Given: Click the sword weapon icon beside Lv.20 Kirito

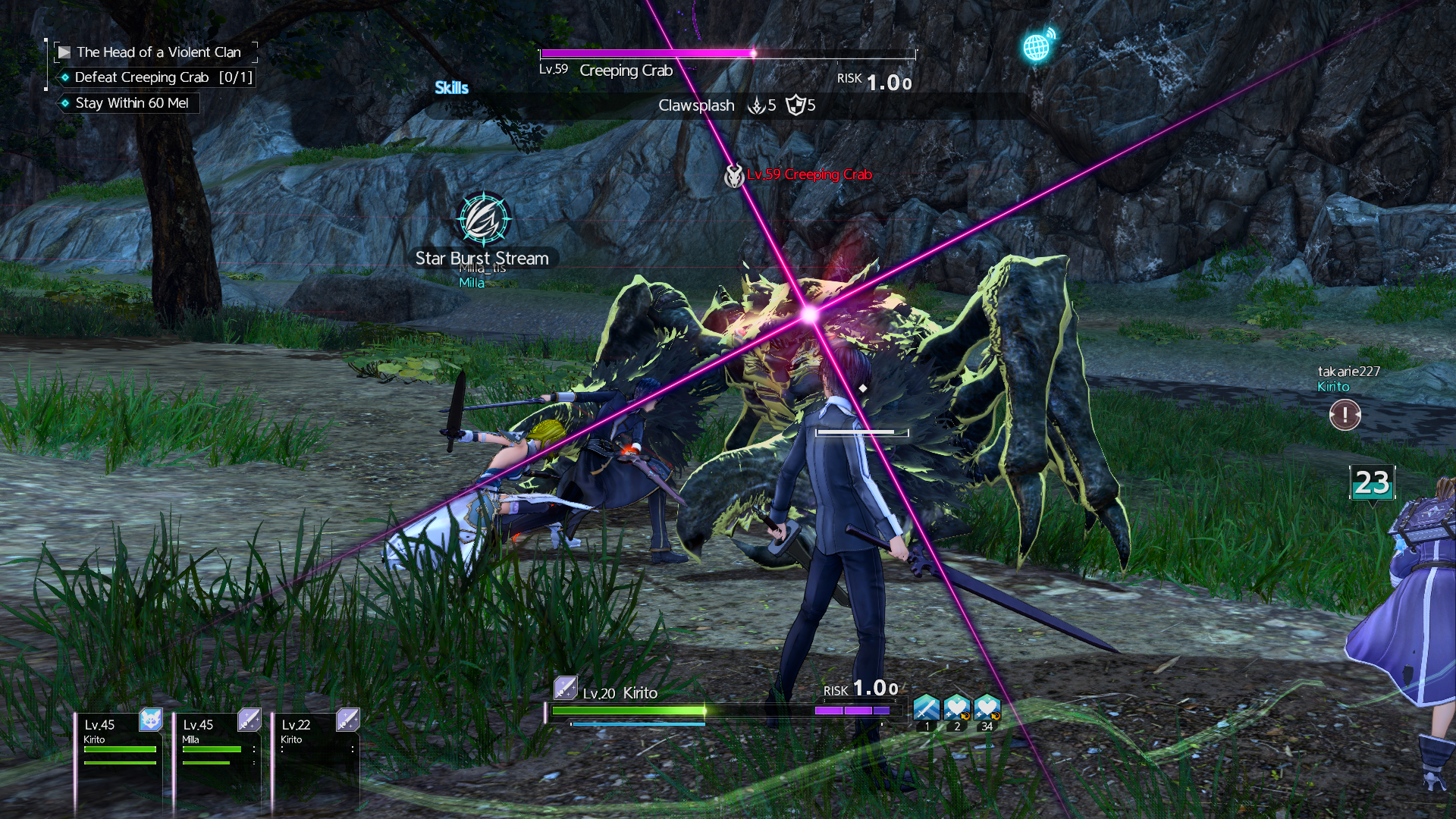Looking at the screenshot, I should click(x=565, y=688).
